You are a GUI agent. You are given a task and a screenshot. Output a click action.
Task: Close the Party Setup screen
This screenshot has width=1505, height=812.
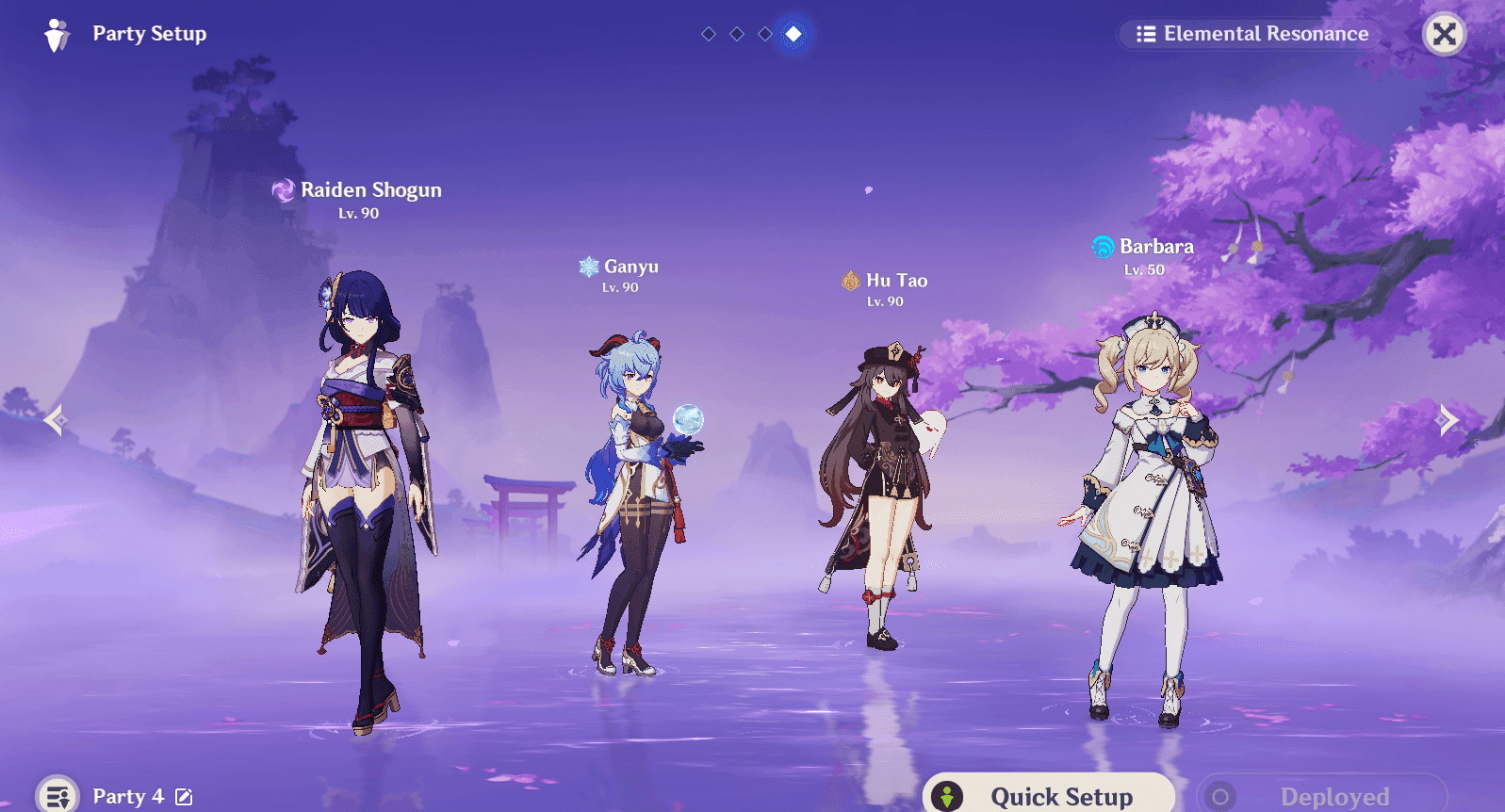pyautogui.click(x=1444, y=34)
